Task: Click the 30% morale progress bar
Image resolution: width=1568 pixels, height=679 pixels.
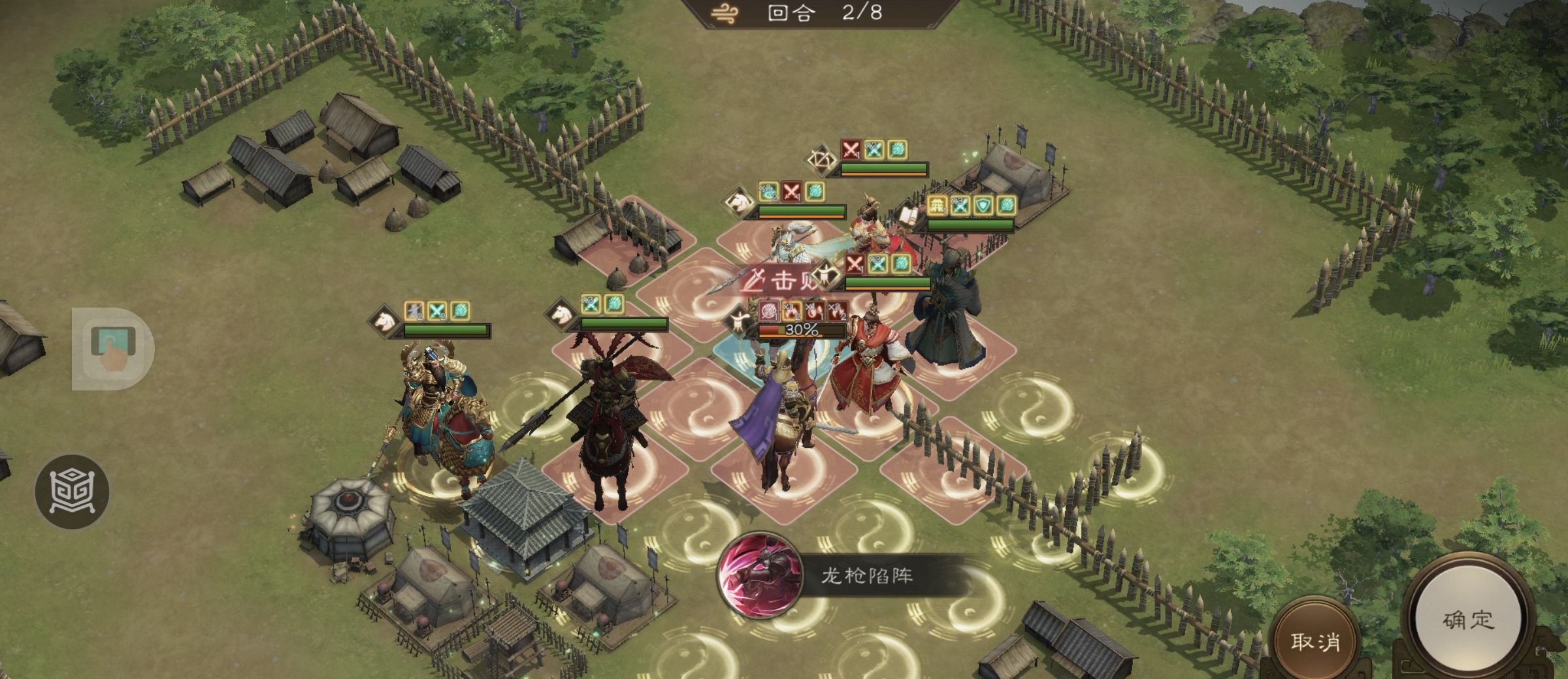Action: point(802,332)
